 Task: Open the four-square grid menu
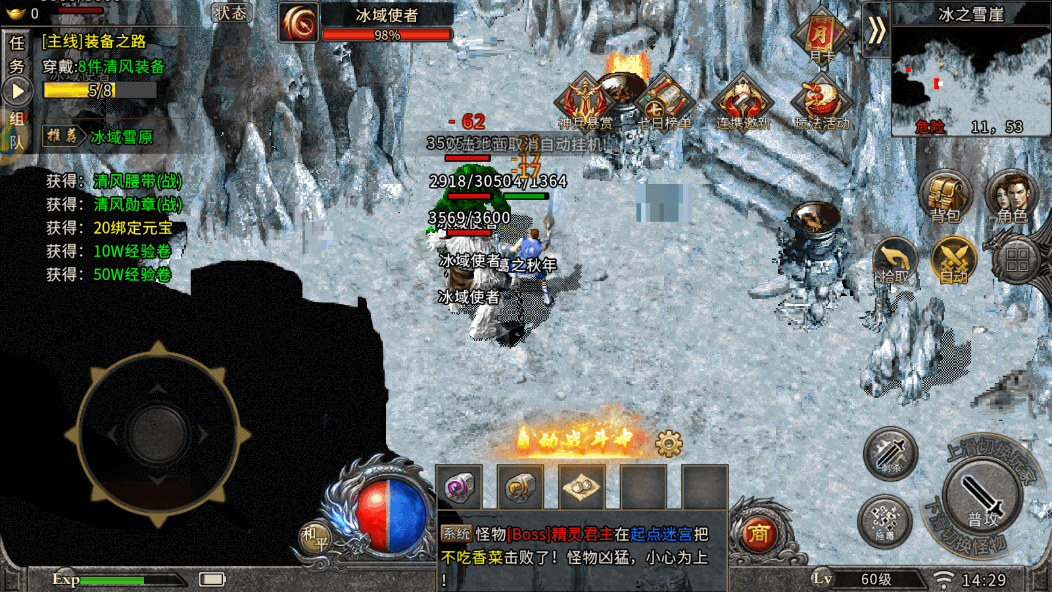click(1018, 262)
